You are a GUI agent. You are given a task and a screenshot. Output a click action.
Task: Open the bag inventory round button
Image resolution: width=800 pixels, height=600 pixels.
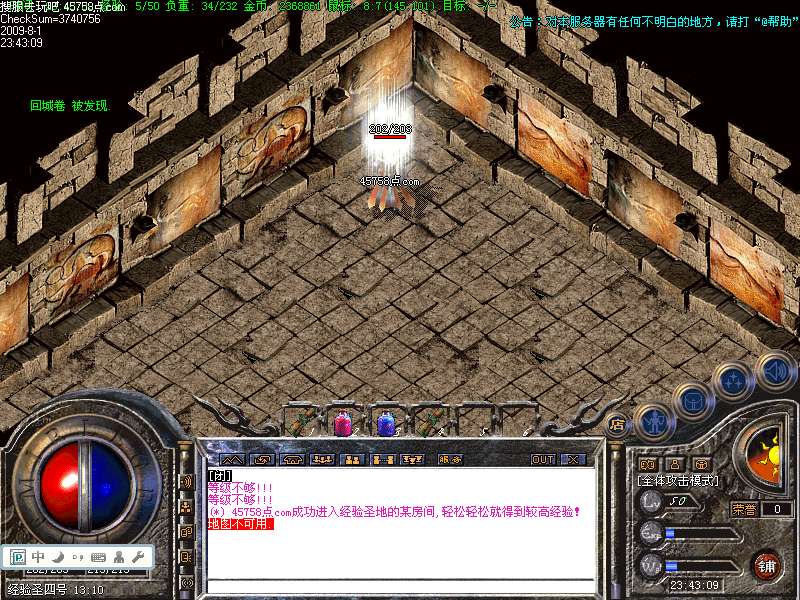tap(692, 400)
